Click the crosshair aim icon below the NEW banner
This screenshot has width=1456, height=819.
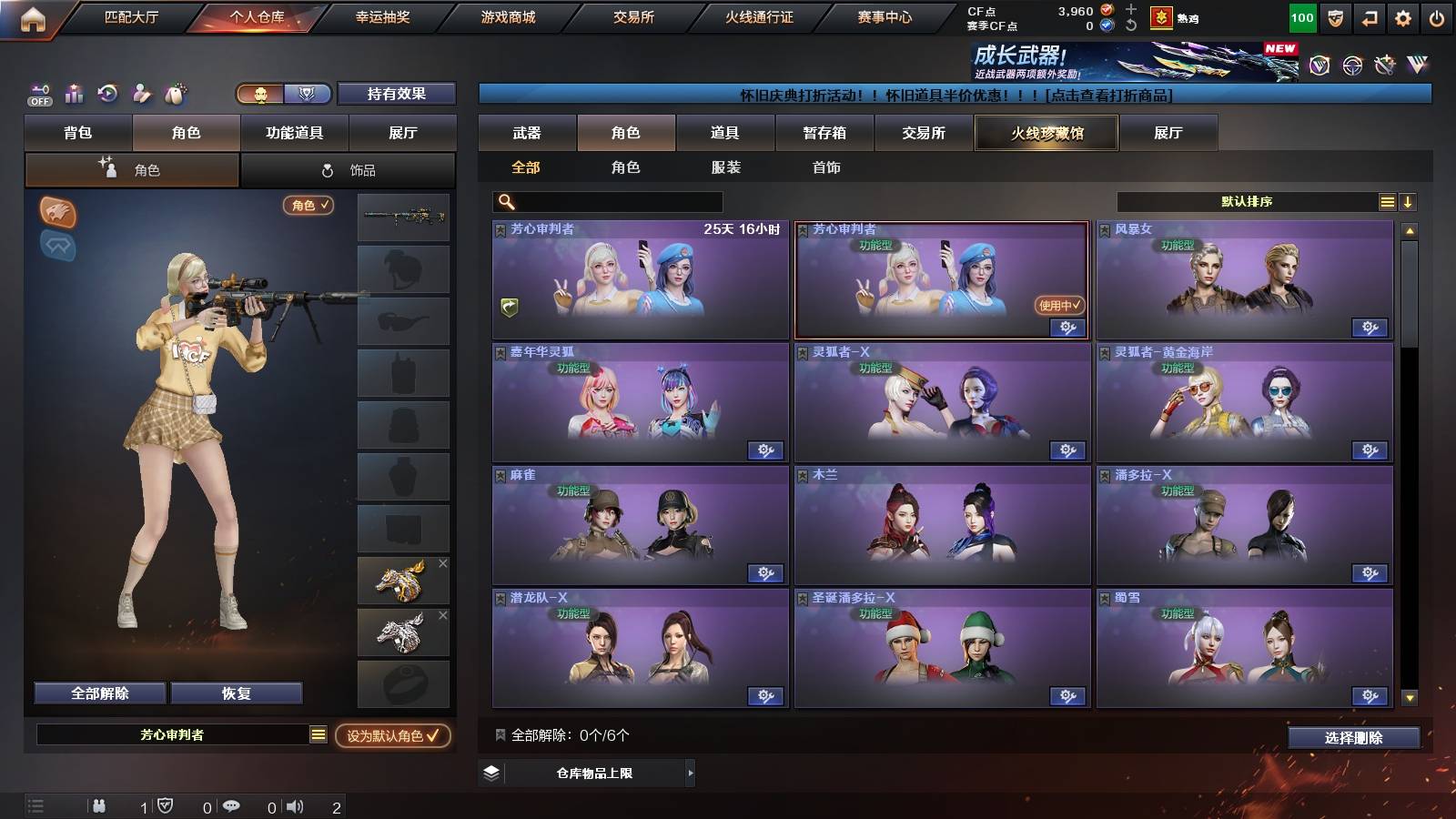point(1351,66)
